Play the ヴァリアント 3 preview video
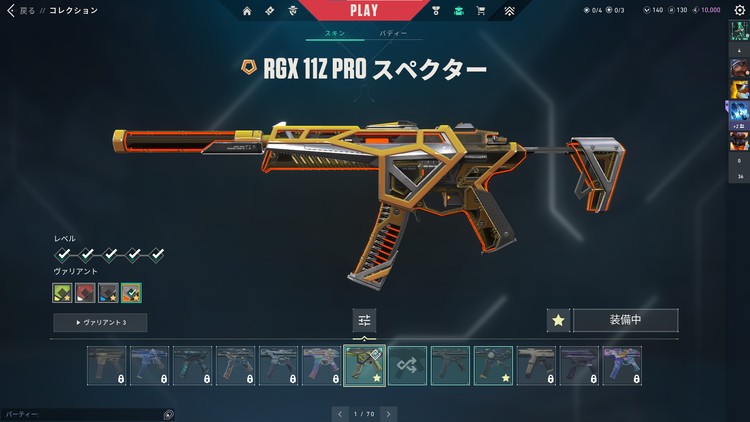 pyautogui.click(x=100, y=323)
